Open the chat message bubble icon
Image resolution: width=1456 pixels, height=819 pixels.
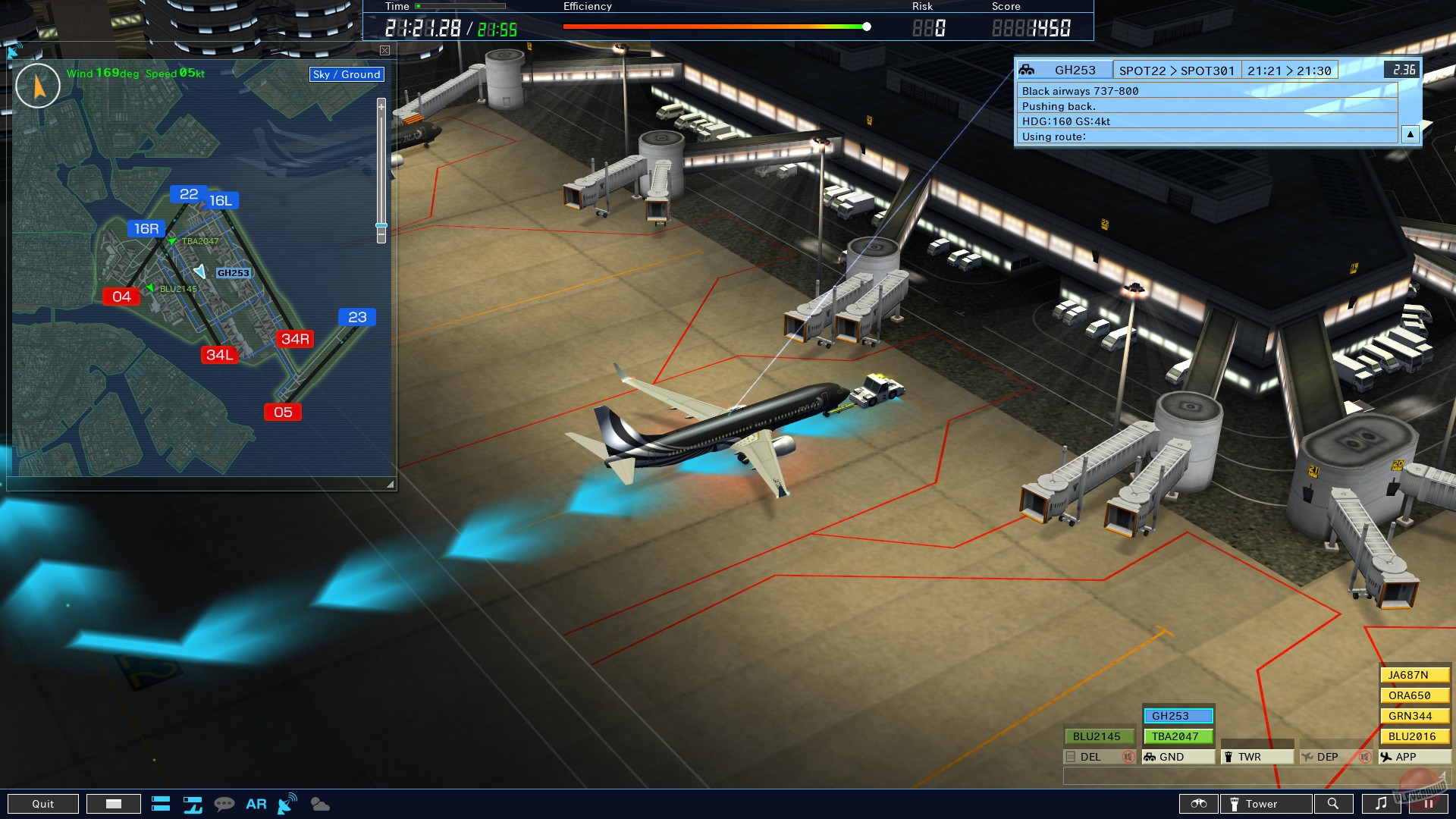point(224,804)
